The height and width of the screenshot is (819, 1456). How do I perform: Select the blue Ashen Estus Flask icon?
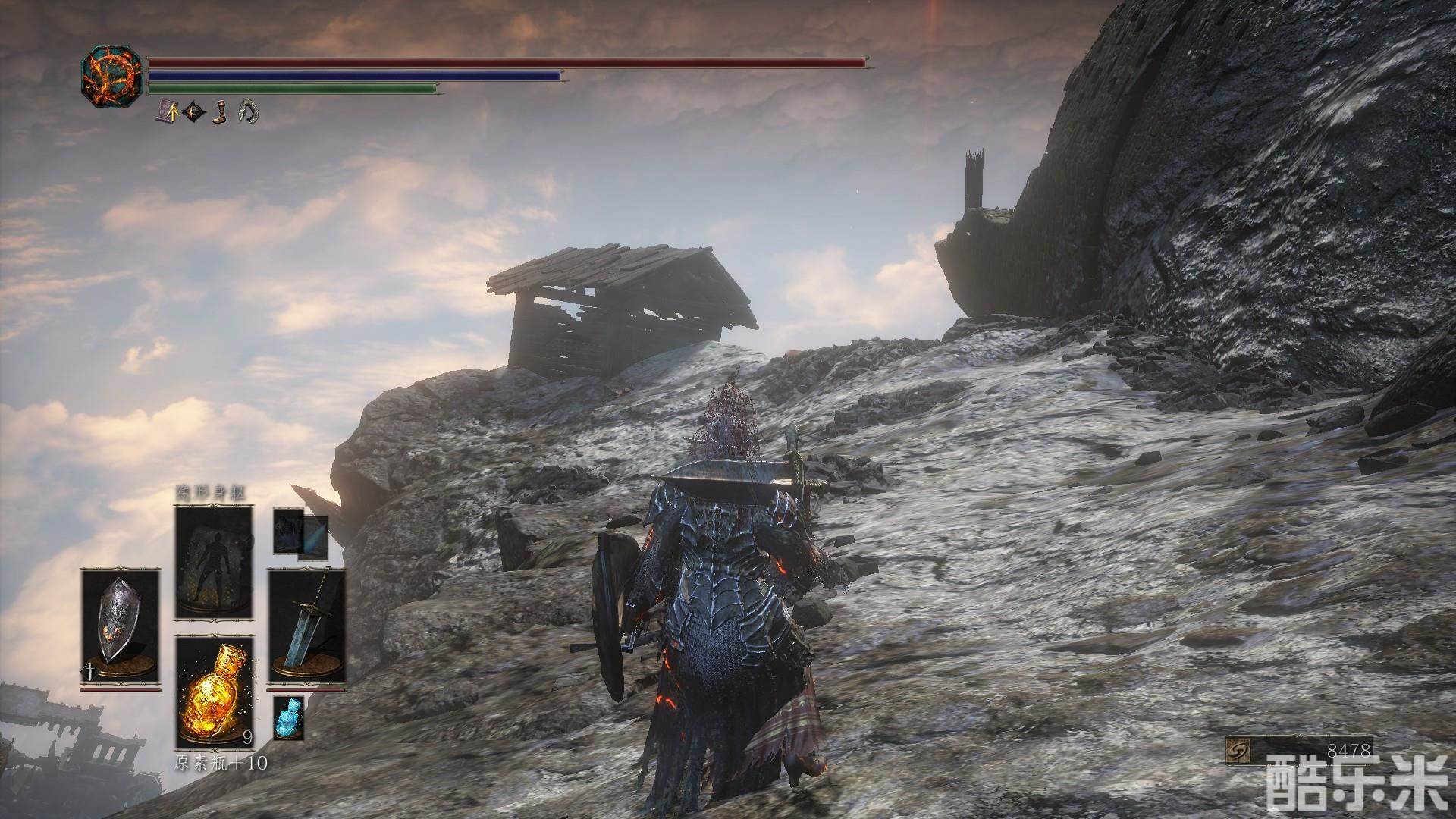pyautogui.click(x=288, y=717)
